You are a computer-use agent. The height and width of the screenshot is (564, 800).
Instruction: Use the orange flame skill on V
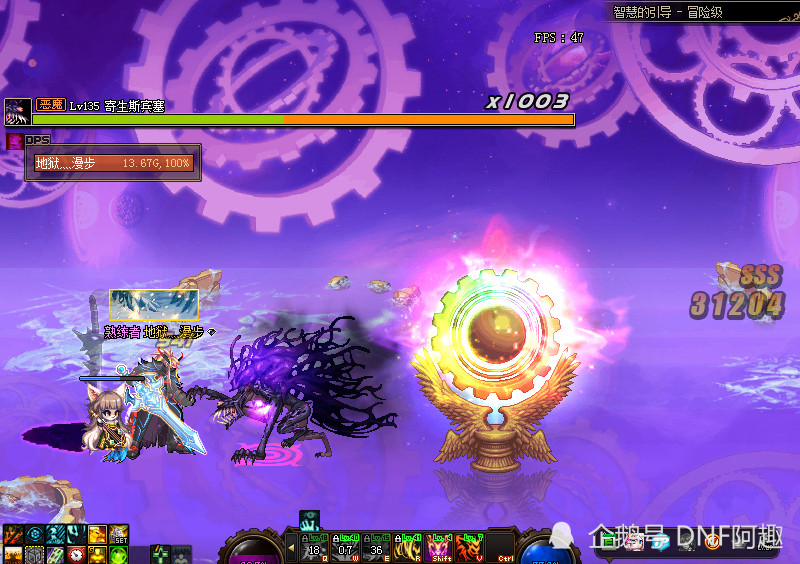click(470, 546)
